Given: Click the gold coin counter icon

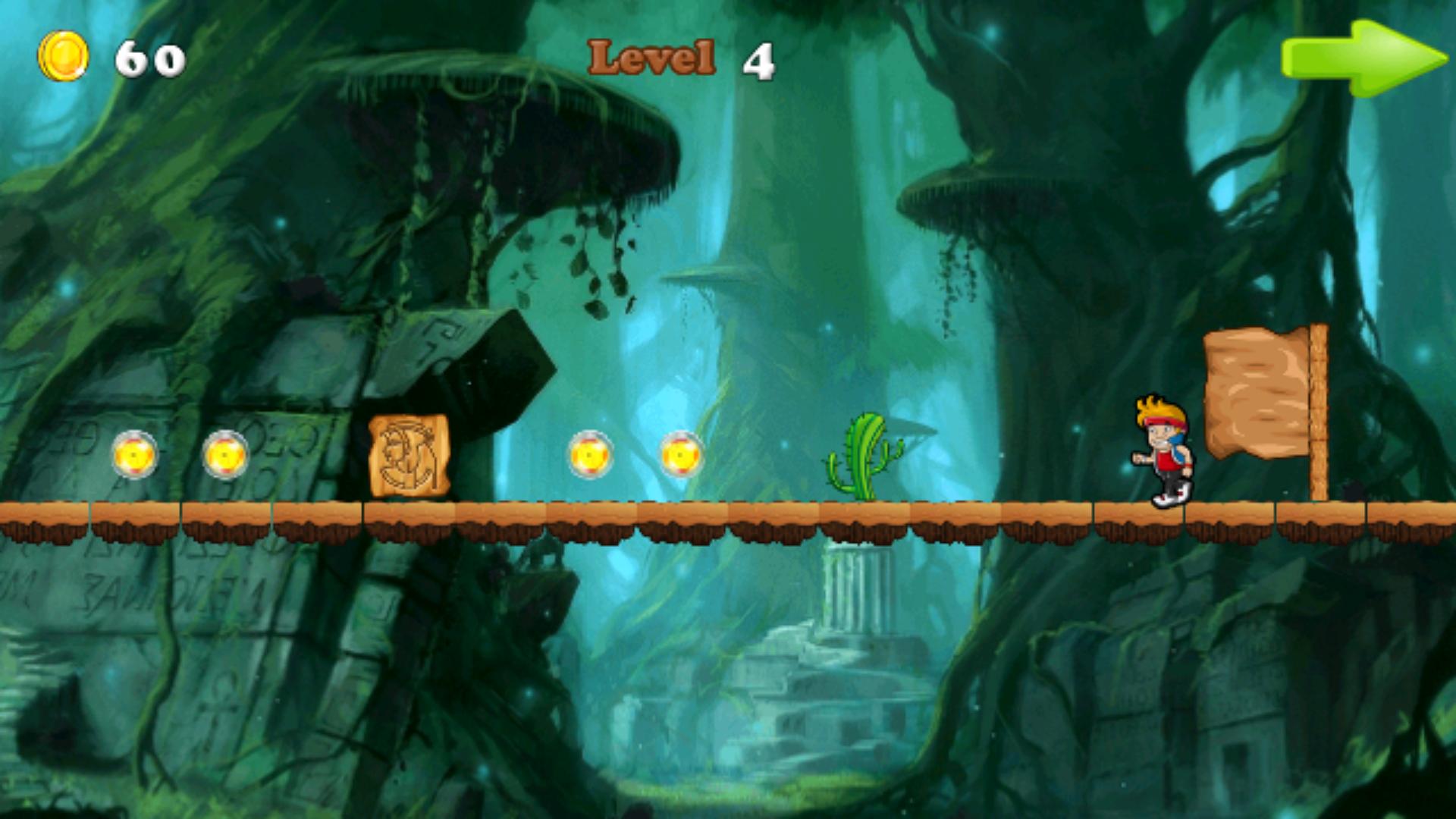Looking at the screenshot, I should pyautogui.click(x=64, y=53).
